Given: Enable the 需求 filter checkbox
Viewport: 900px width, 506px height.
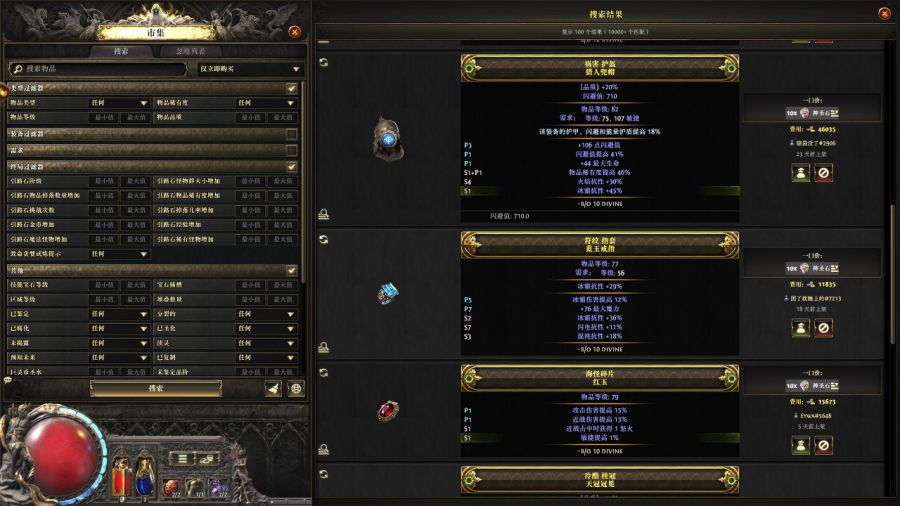Looking at the screenshot, I should point(292,150).
